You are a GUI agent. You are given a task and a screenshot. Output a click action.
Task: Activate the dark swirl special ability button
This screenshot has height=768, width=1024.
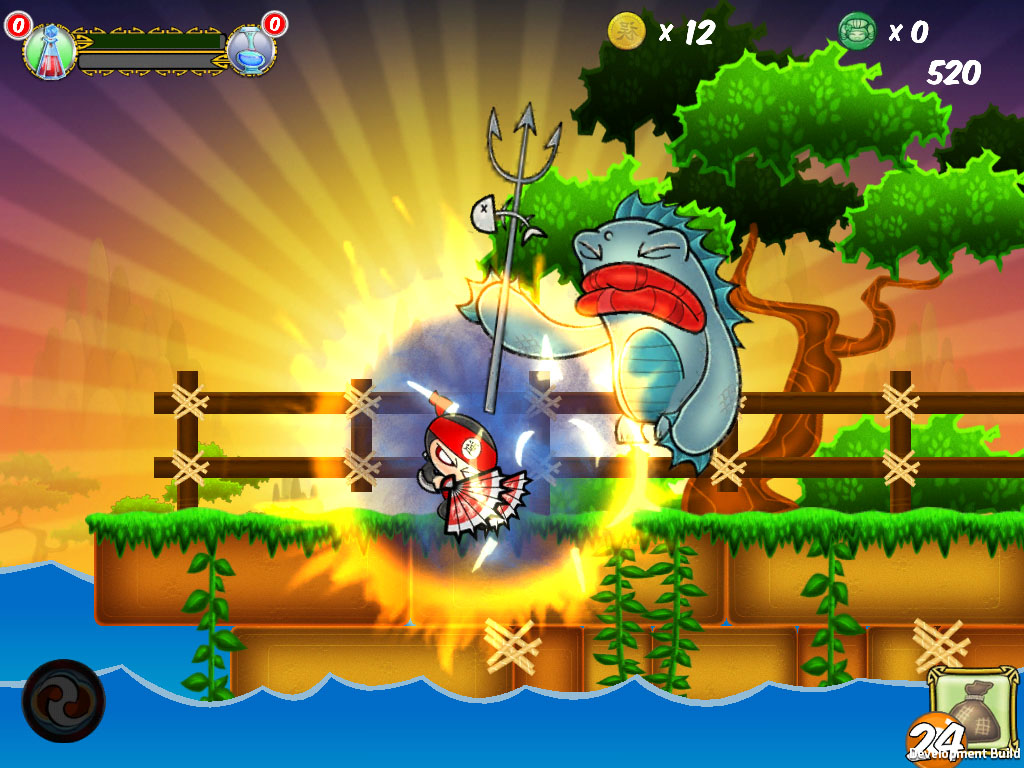[63, 700]
